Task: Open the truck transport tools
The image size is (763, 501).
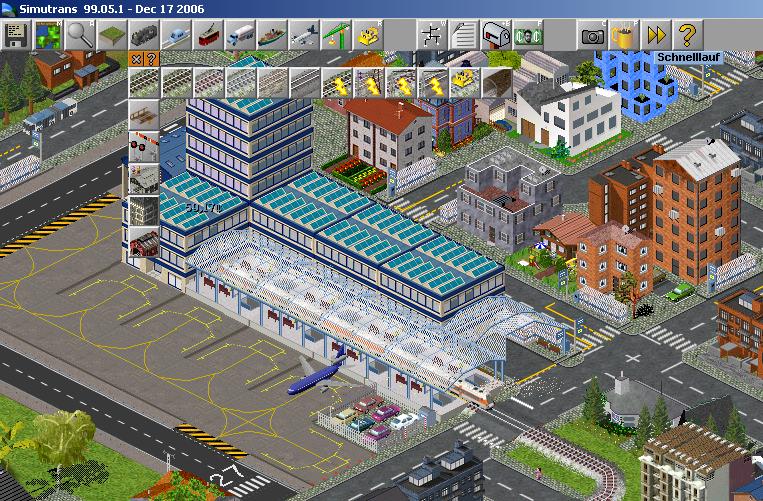Action: pos(240,34)
